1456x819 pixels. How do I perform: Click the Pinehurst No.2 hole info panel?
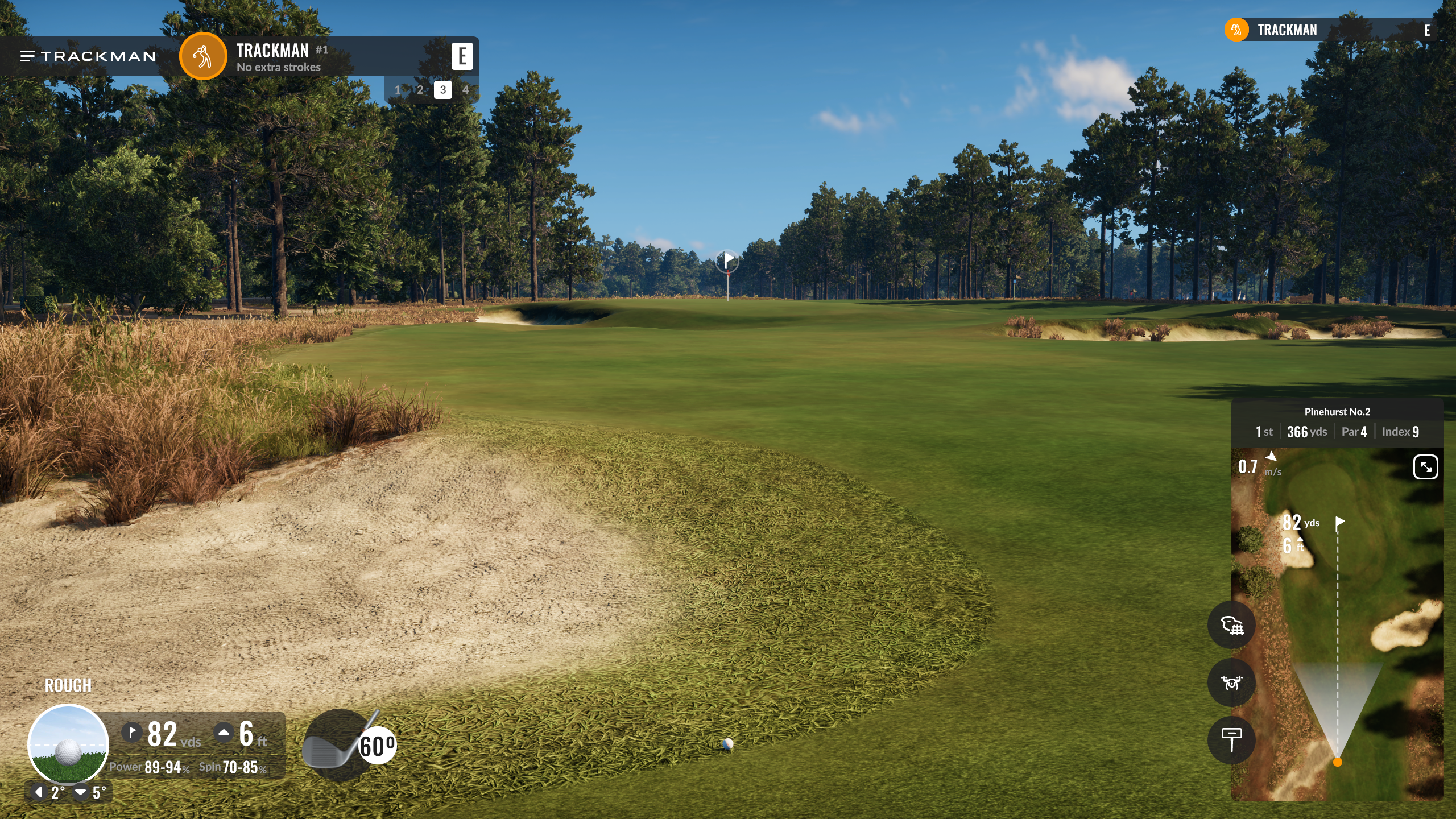(1337, 423)
